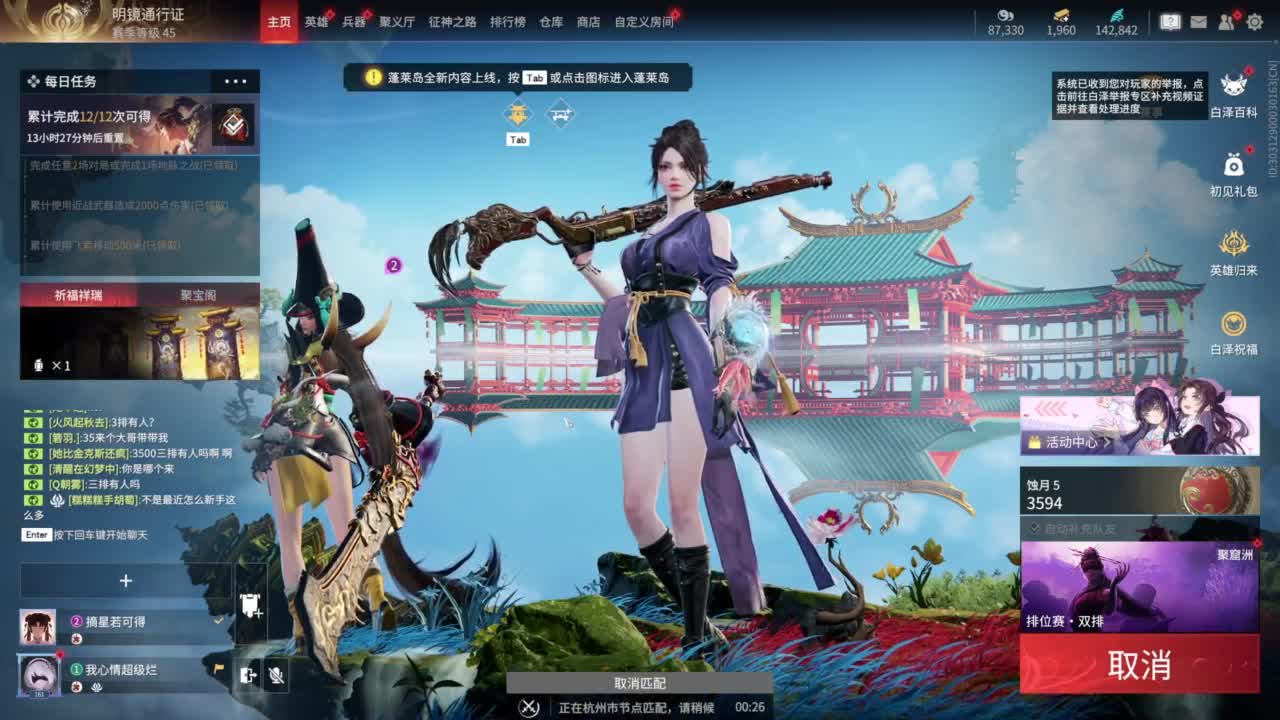Click the 蓬莱岛 island icon above the character

click(x=516, y=113)
